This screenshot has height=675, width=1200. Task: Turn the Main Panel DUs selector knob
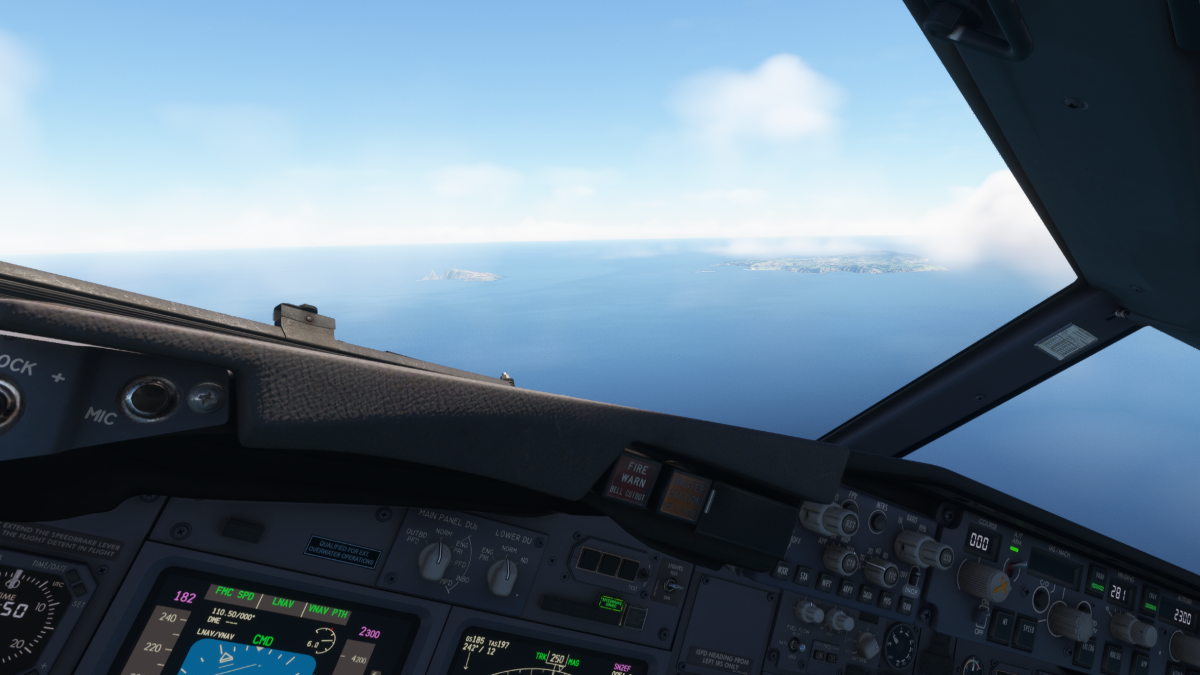pos(435,561)
